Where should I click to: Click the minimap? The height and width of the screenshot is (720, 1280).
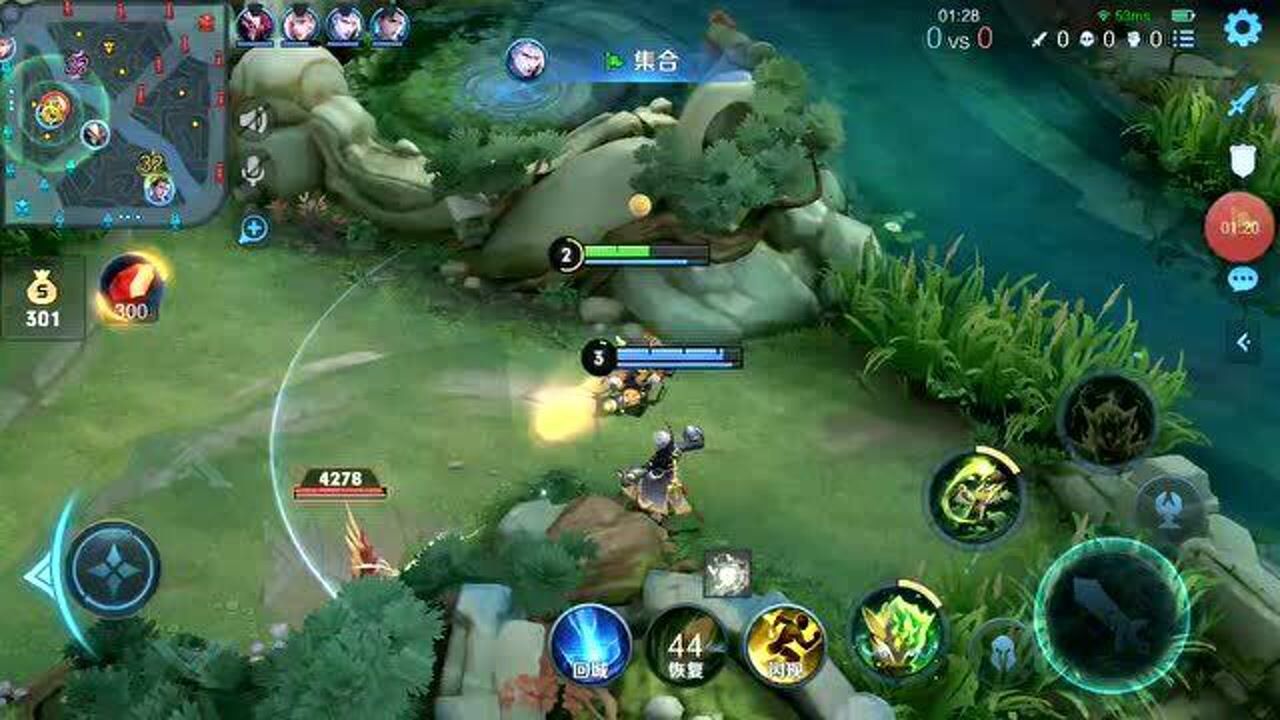113,112
